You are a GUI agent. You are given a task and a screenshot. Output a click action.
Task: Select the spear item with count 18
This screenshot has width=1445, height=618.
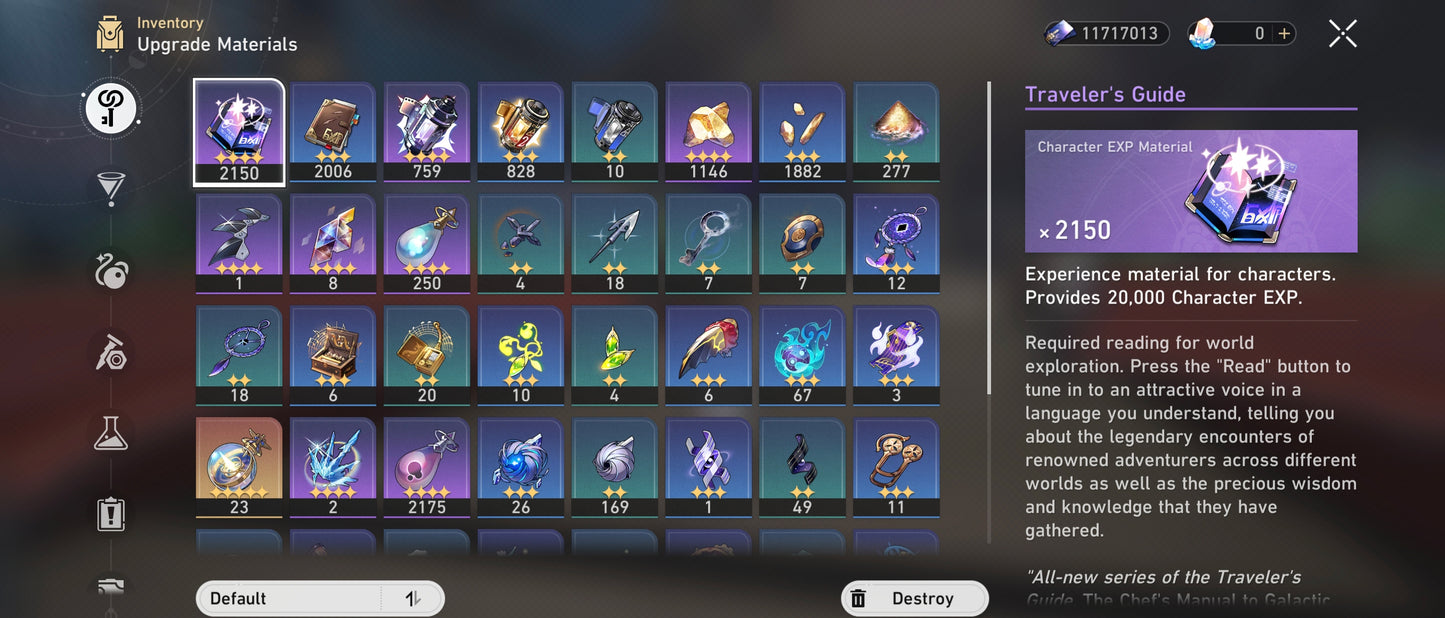pos(615,244)
